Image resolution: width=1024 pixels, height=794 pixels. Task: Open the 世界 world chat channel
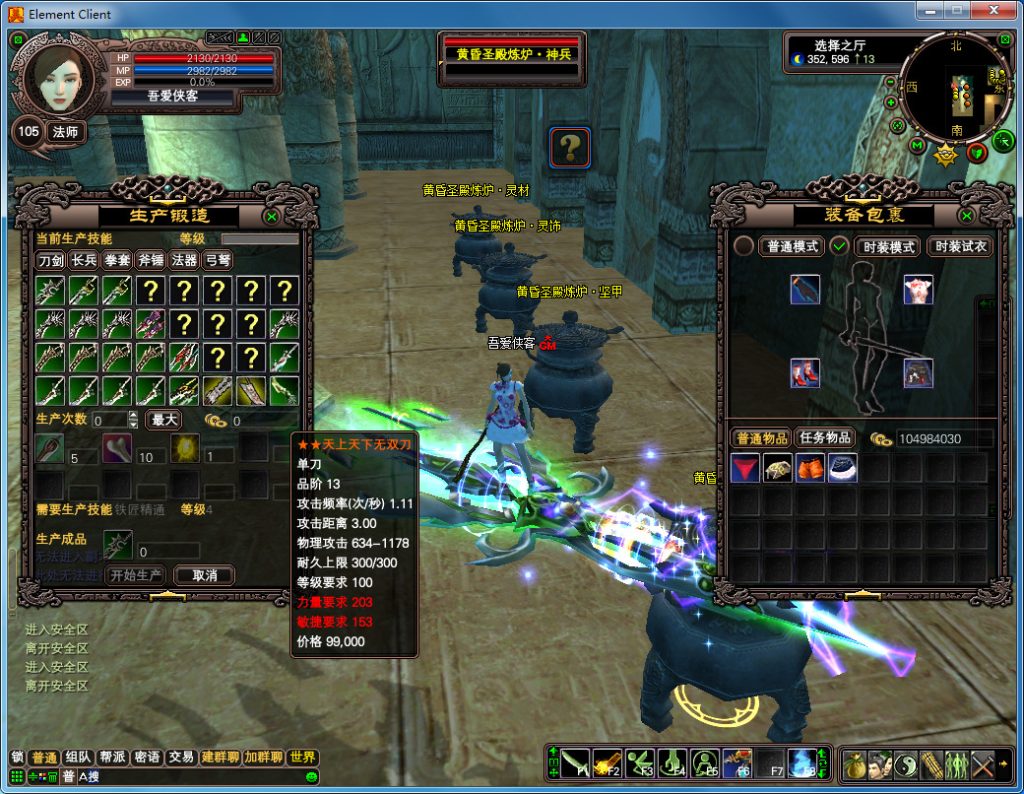pyautogui.click(x=303, y=757)
